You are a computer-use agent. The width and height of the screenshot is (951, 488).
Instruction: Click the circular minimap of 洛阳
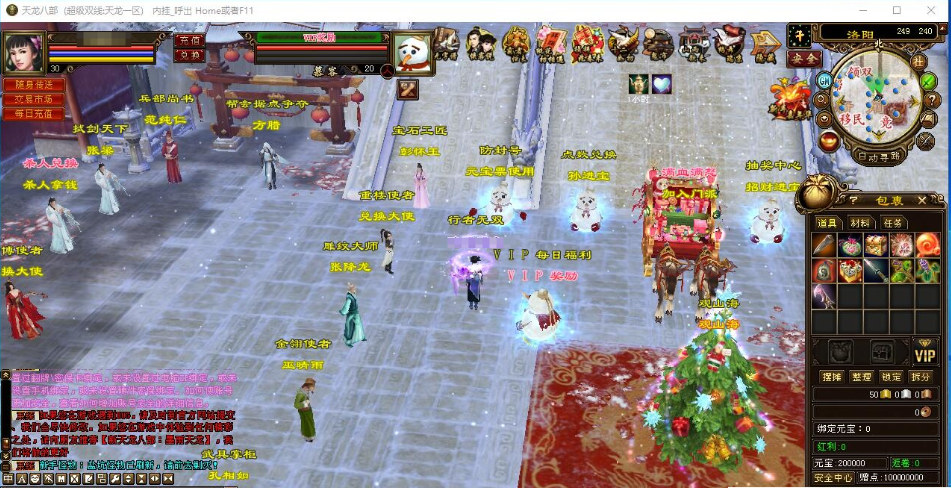pos(876,98)
